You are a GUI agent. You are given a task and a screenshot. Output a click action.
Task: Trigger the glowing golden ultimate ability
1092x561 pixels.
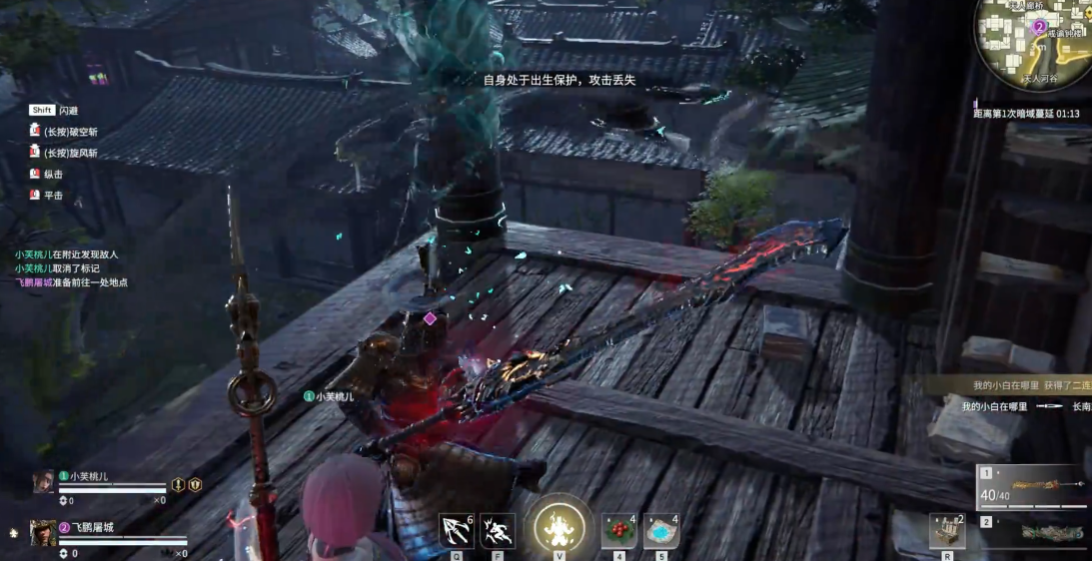pyautogui.click(x=558, y=526)
